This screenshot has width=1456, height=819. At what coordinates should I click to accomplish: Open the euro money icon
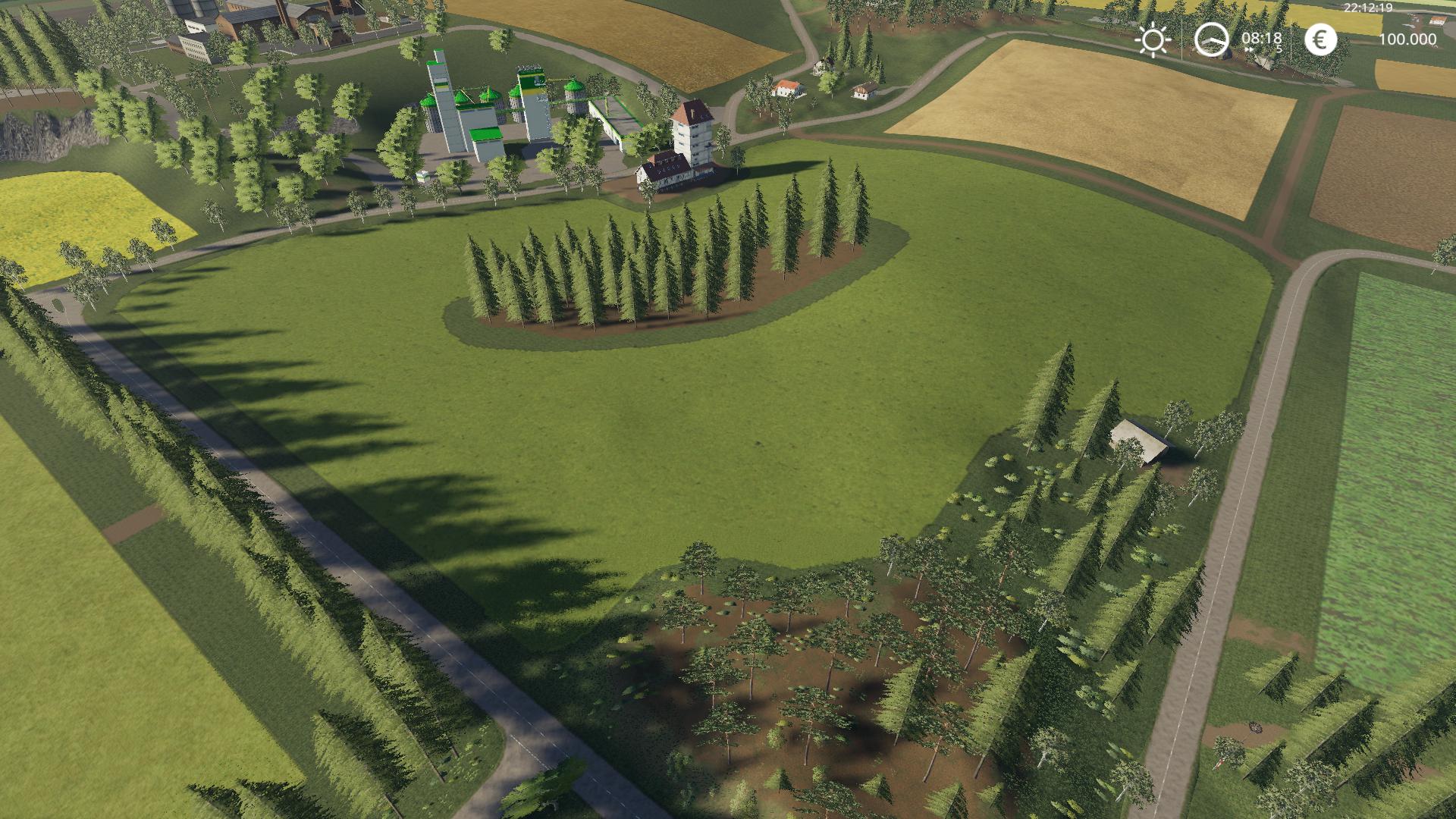point(1320,39)
